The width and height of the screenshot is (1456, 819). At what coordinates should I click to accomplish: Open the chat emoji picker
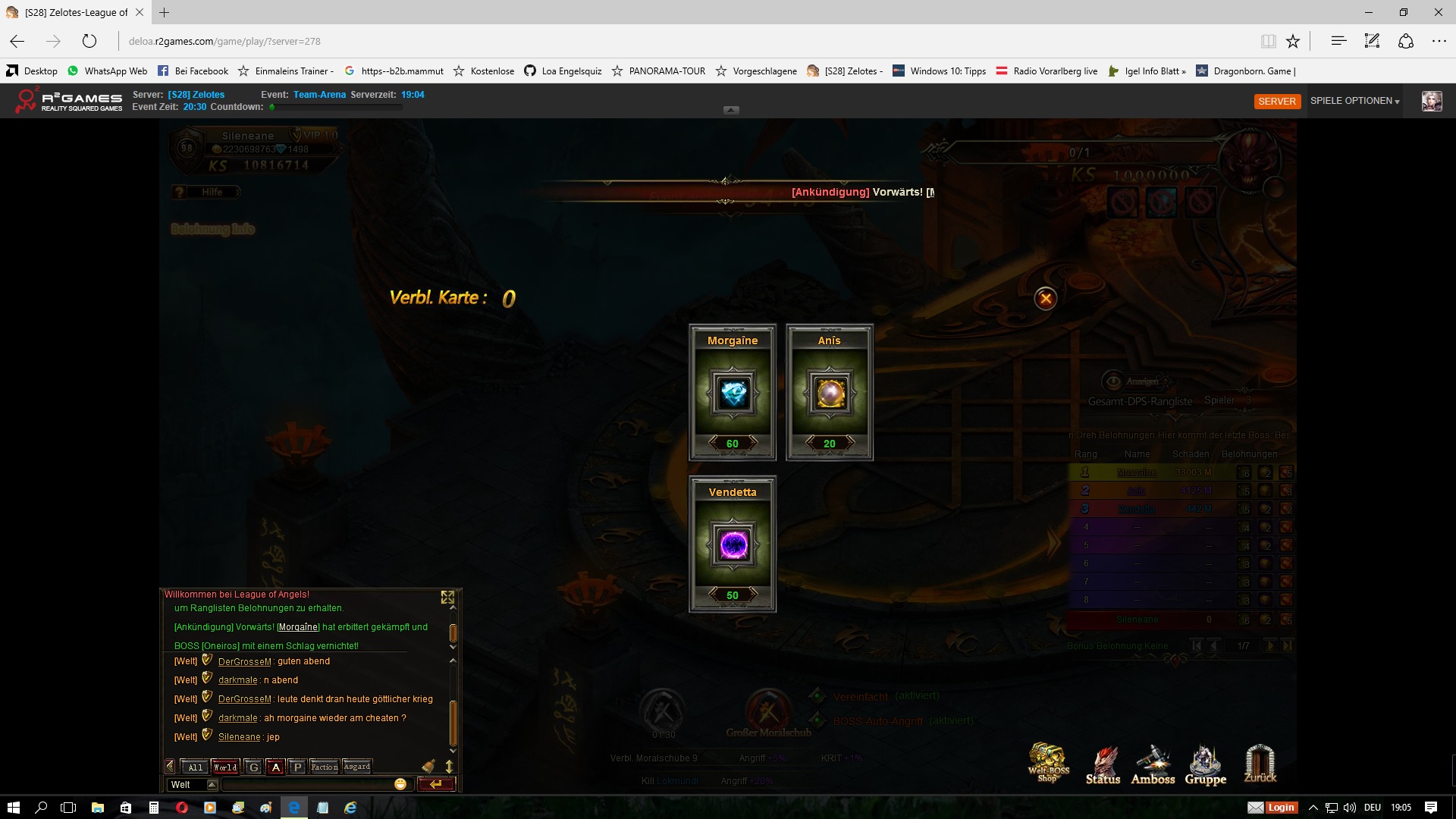coord(400,784)
